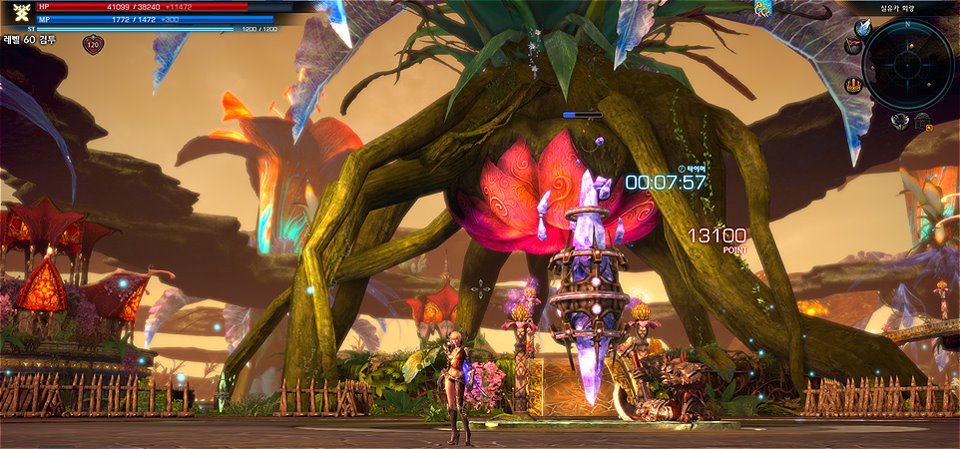
Task: Open the golden crown icon near the minimap
Action: [853, 85]
